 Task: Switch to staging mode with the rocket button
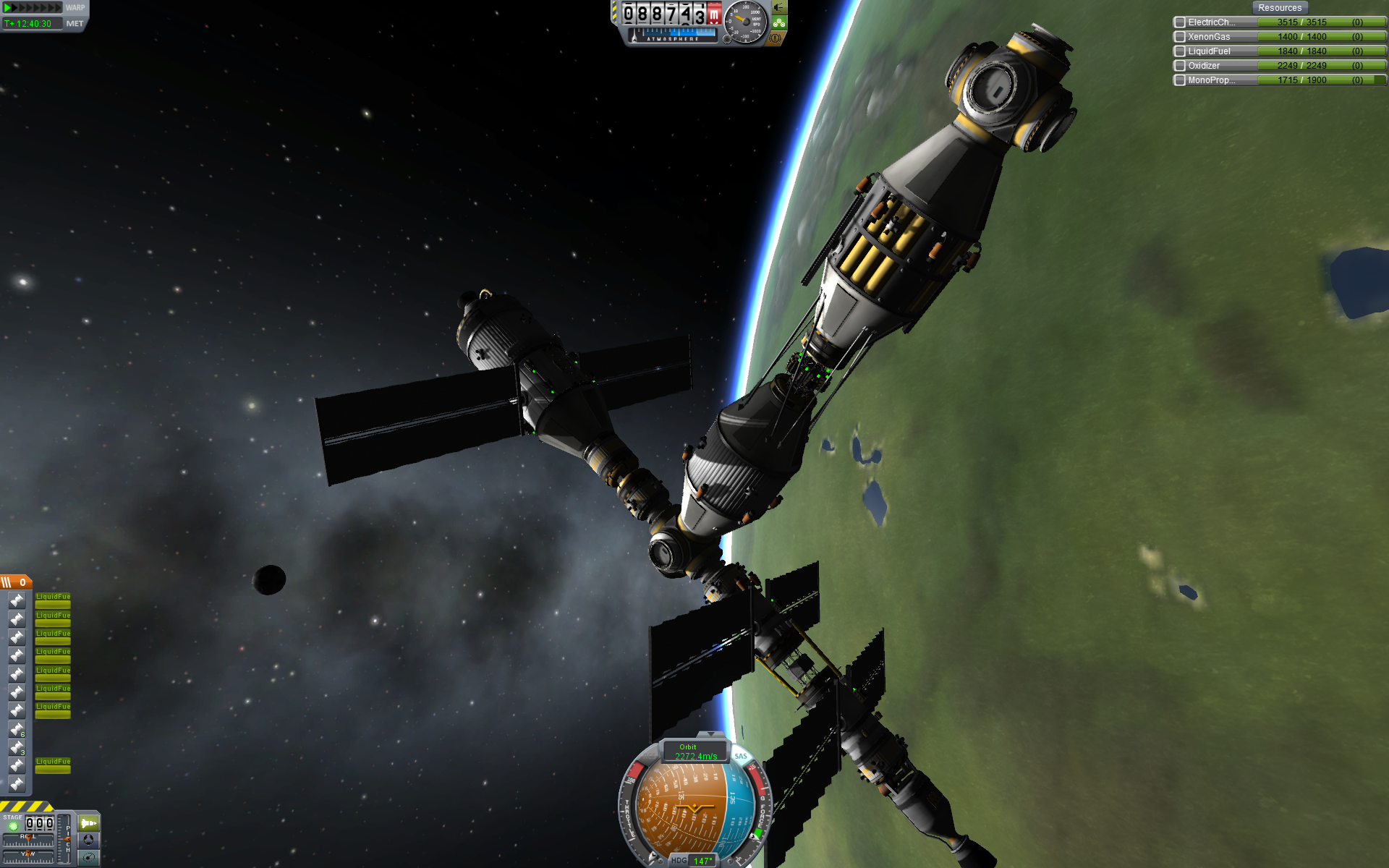coord(88,823)
